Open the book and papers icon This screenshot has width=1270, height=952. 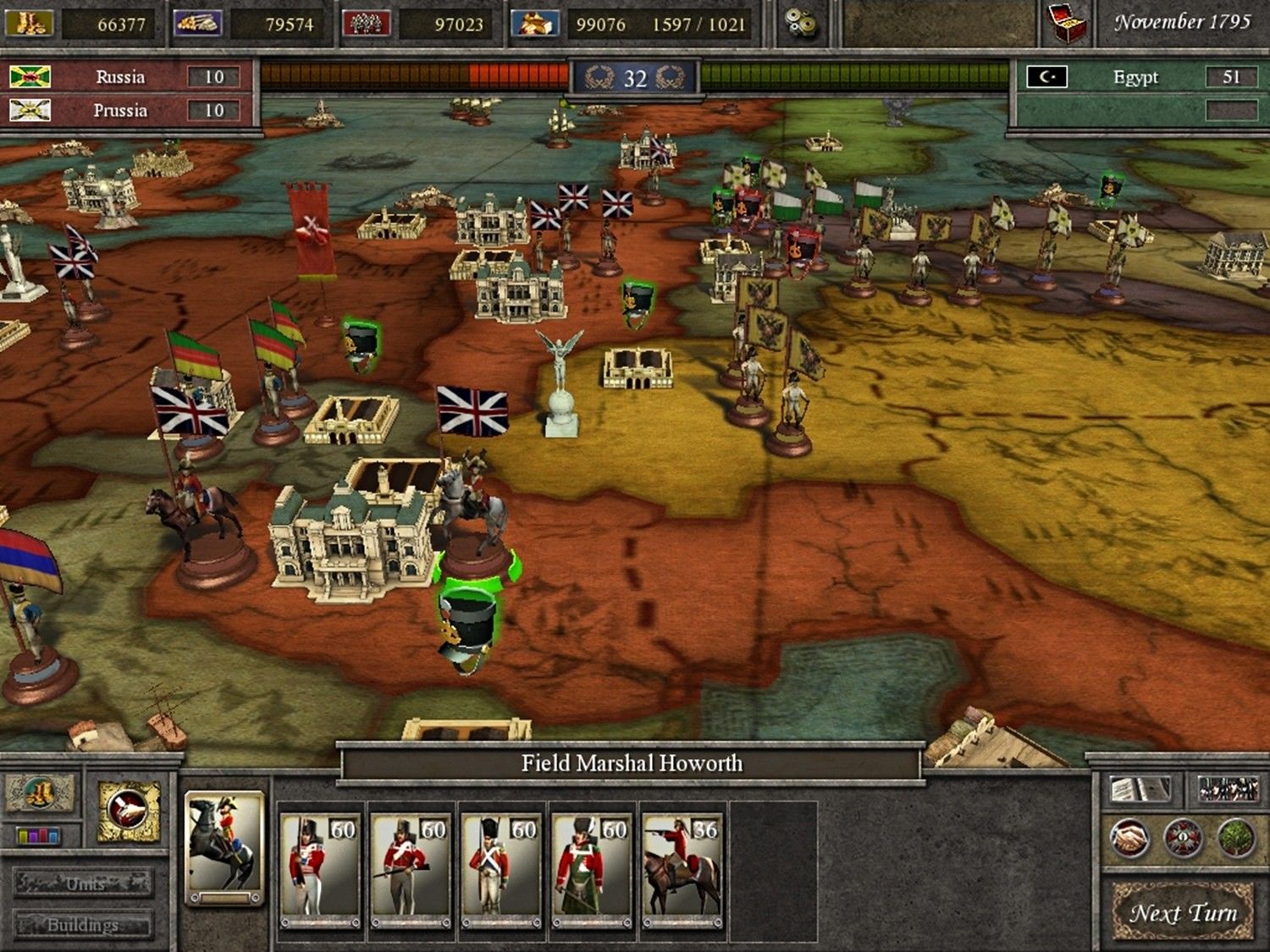coord(1140,790)
